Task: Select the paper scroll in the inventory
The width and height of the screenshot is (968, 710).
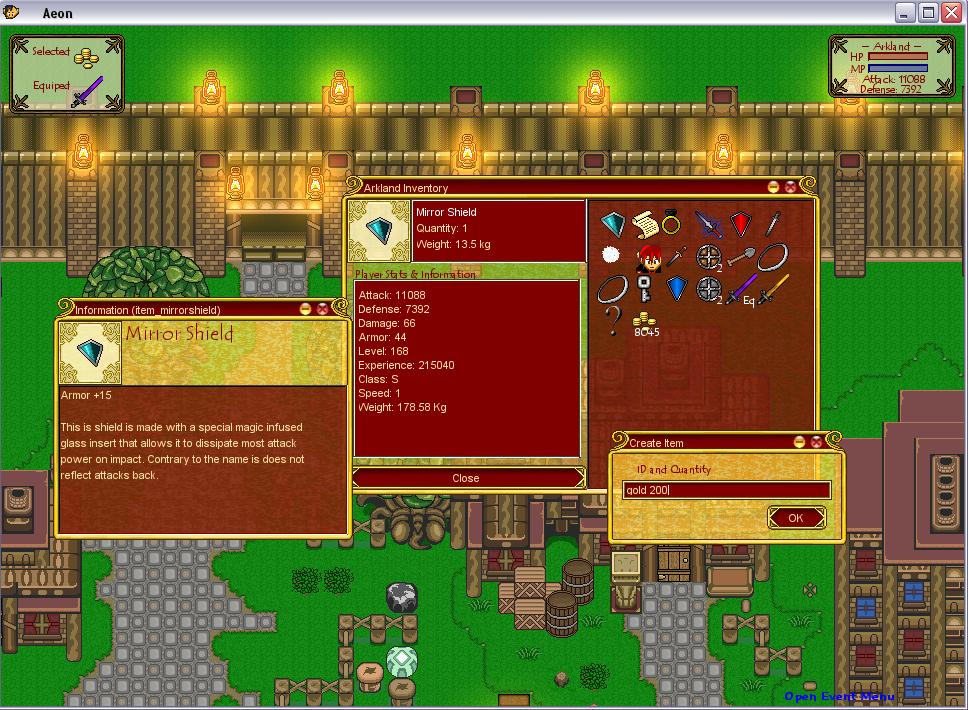Action: [x=644, y=222]
